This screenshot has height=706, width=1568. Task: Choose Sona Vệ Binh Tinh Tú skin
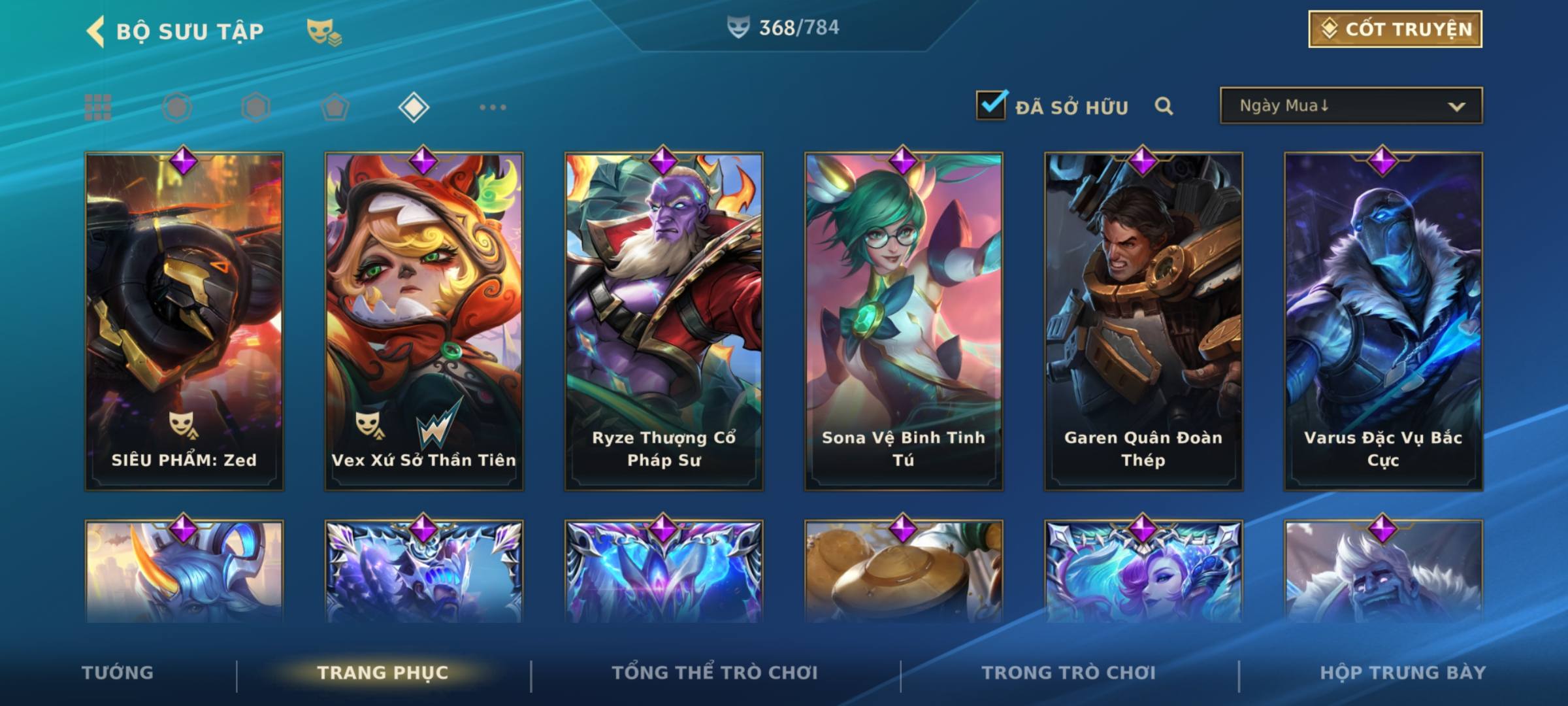click(904, 320)
